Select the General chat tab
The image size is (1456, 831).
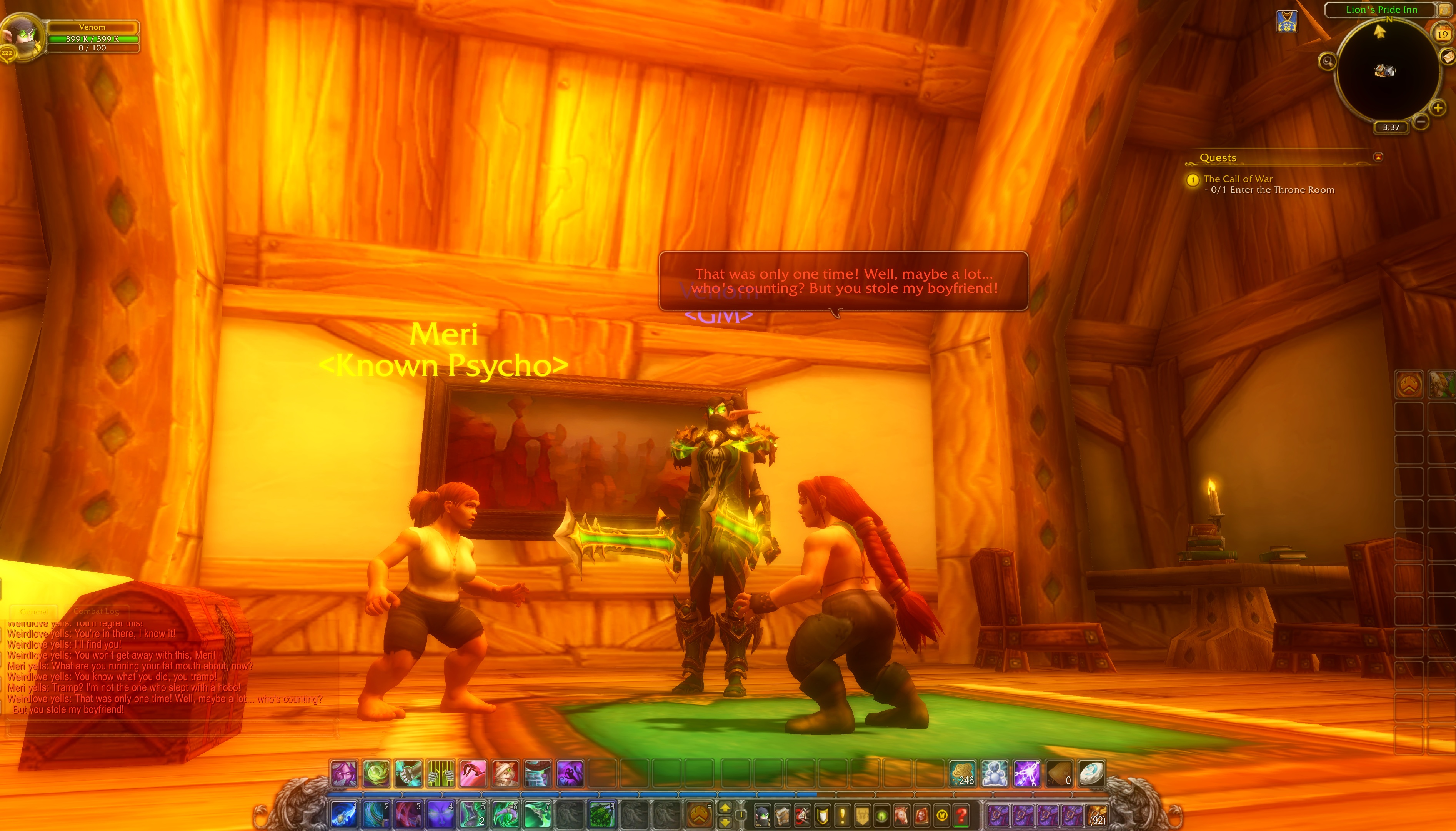click(x=34, y=611)
